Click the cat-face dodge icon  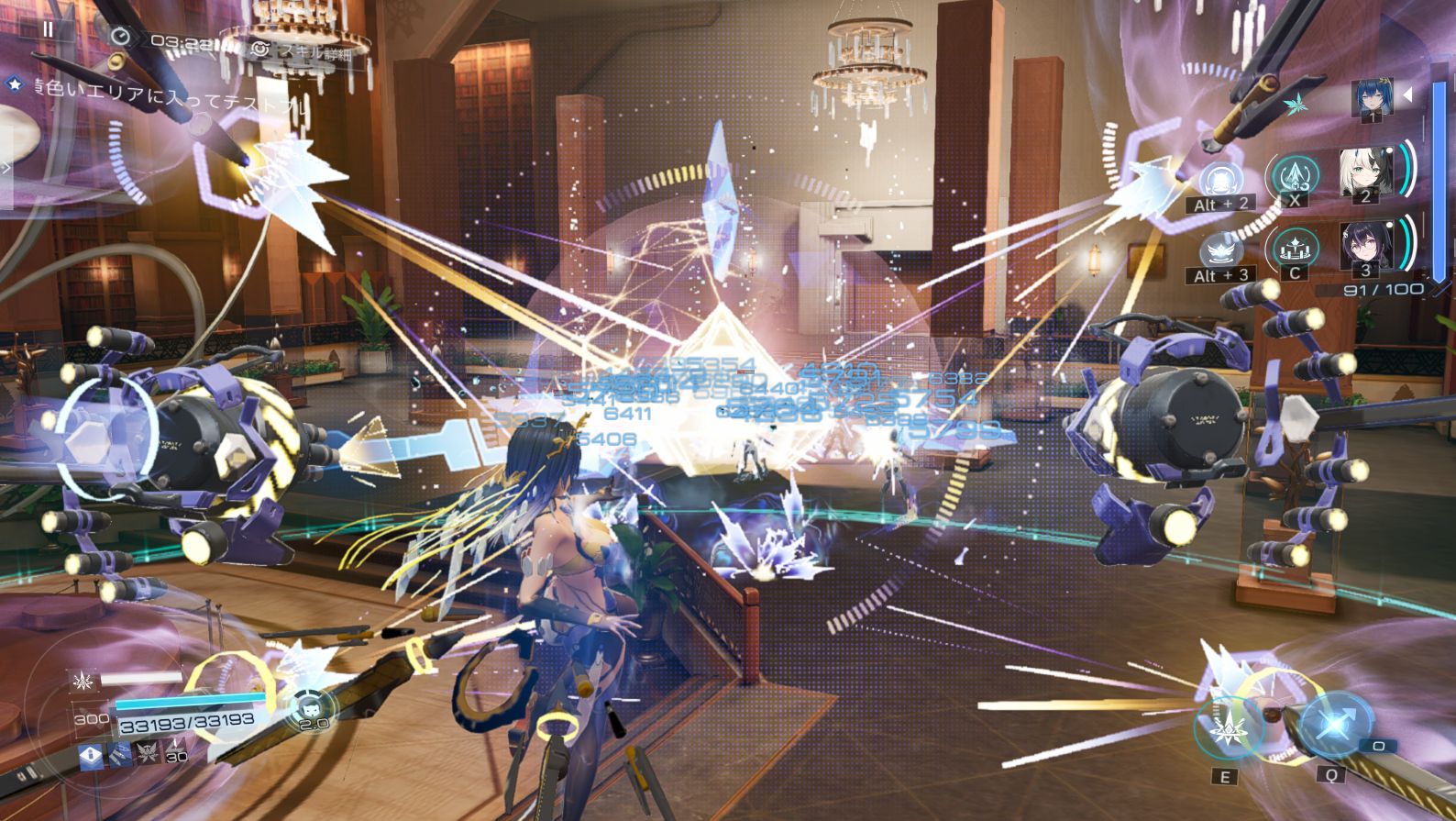click(x=314, y=709)
